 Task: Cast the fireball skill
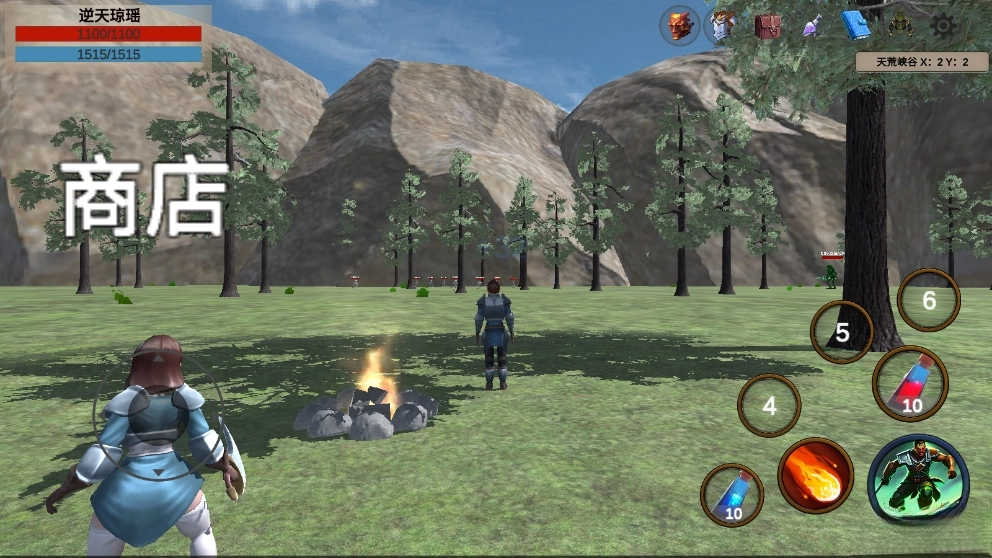(x=815, y=475)
